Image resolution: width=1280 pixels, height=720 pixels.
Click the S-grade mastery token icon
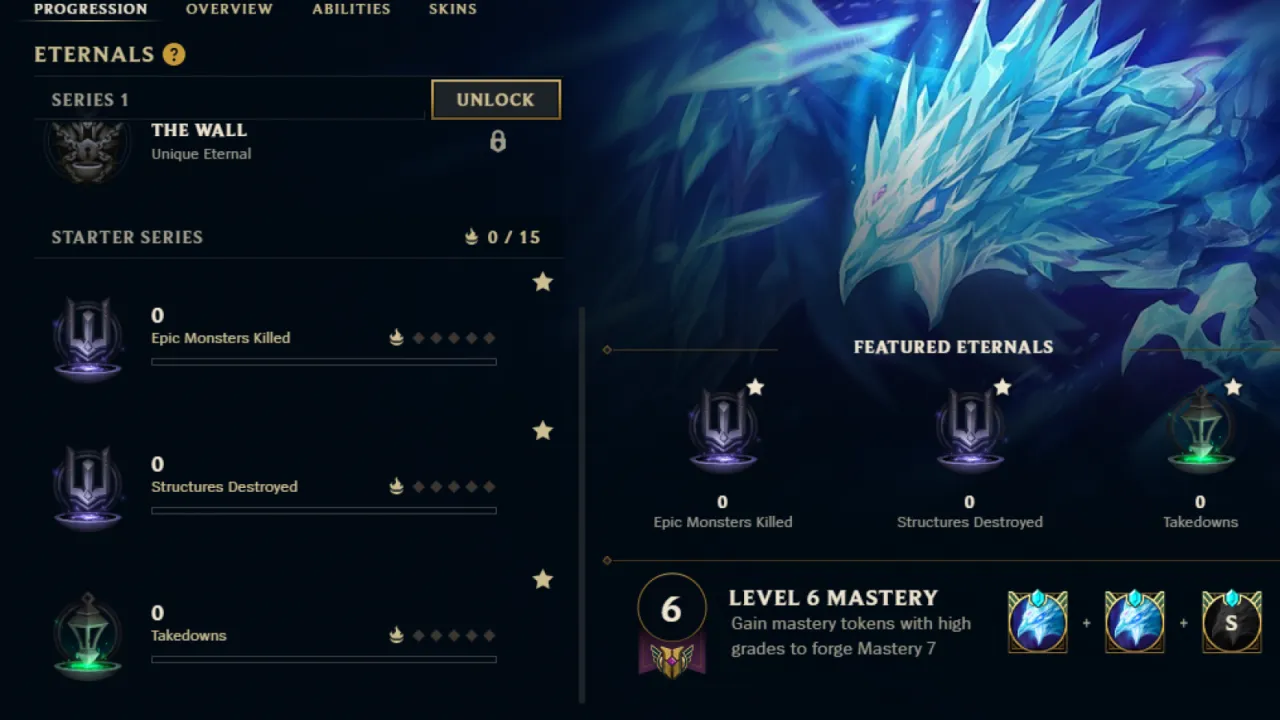[x=1231, y=621]
